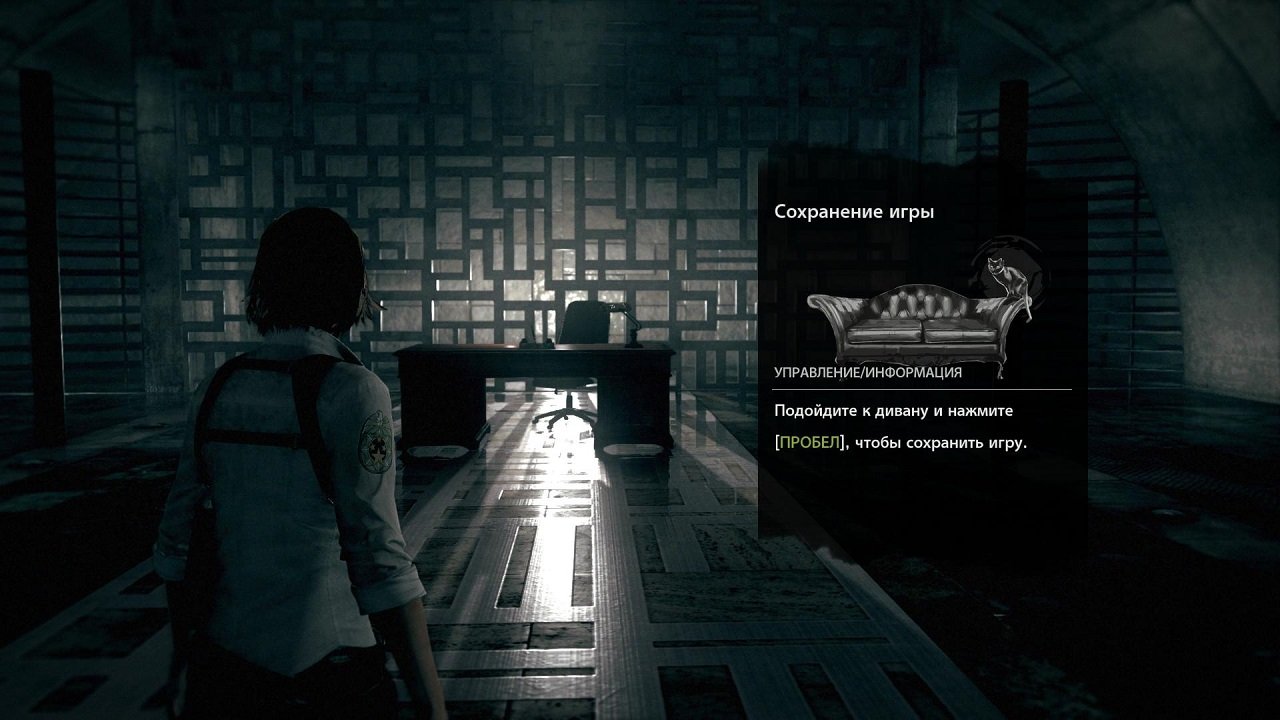Click the сохранить игру instruction text
This screenshot has height=720, width=1280.
940,441
